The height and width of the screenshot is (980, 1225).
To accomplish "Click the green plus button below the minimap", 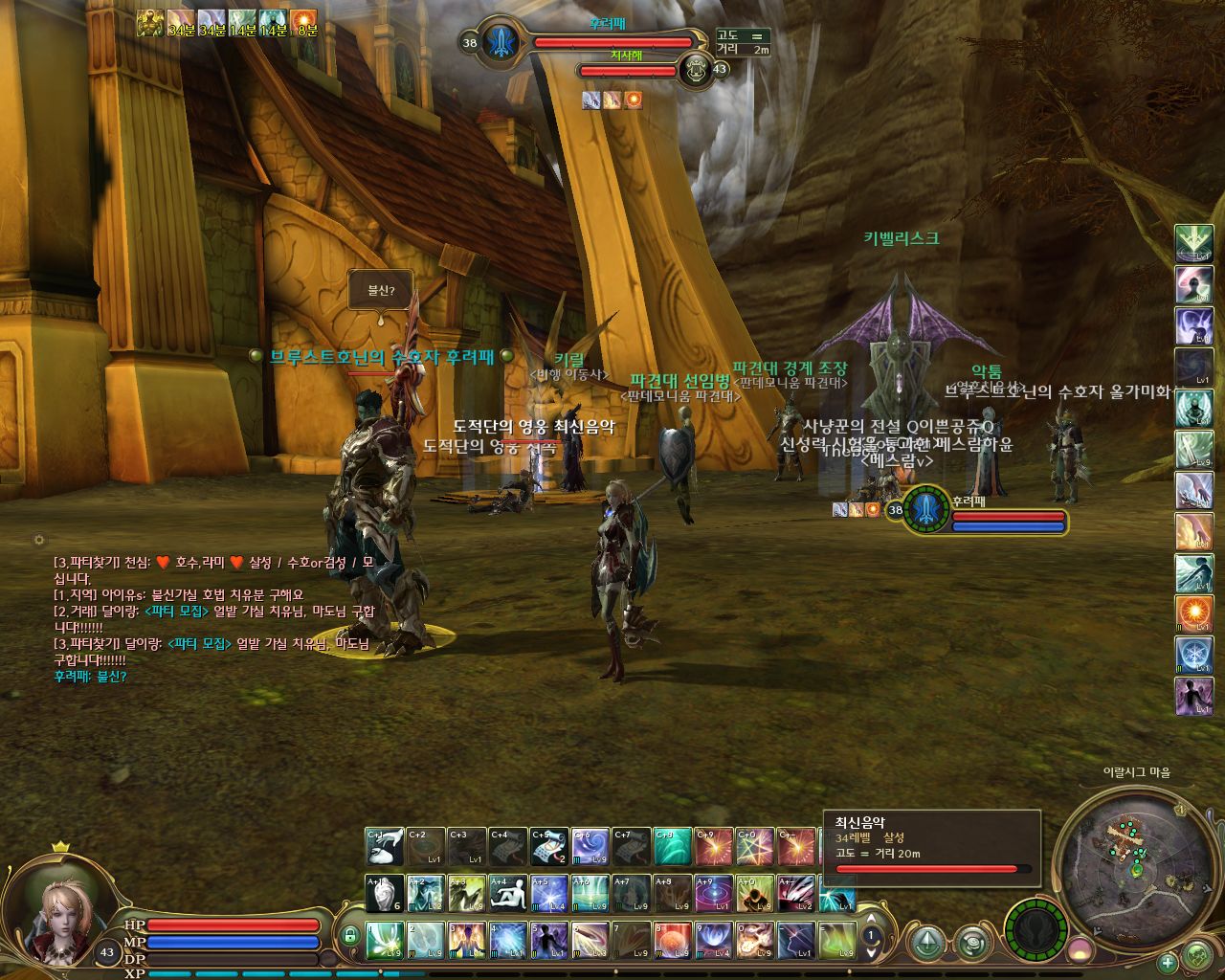I will pos(1168,963).
